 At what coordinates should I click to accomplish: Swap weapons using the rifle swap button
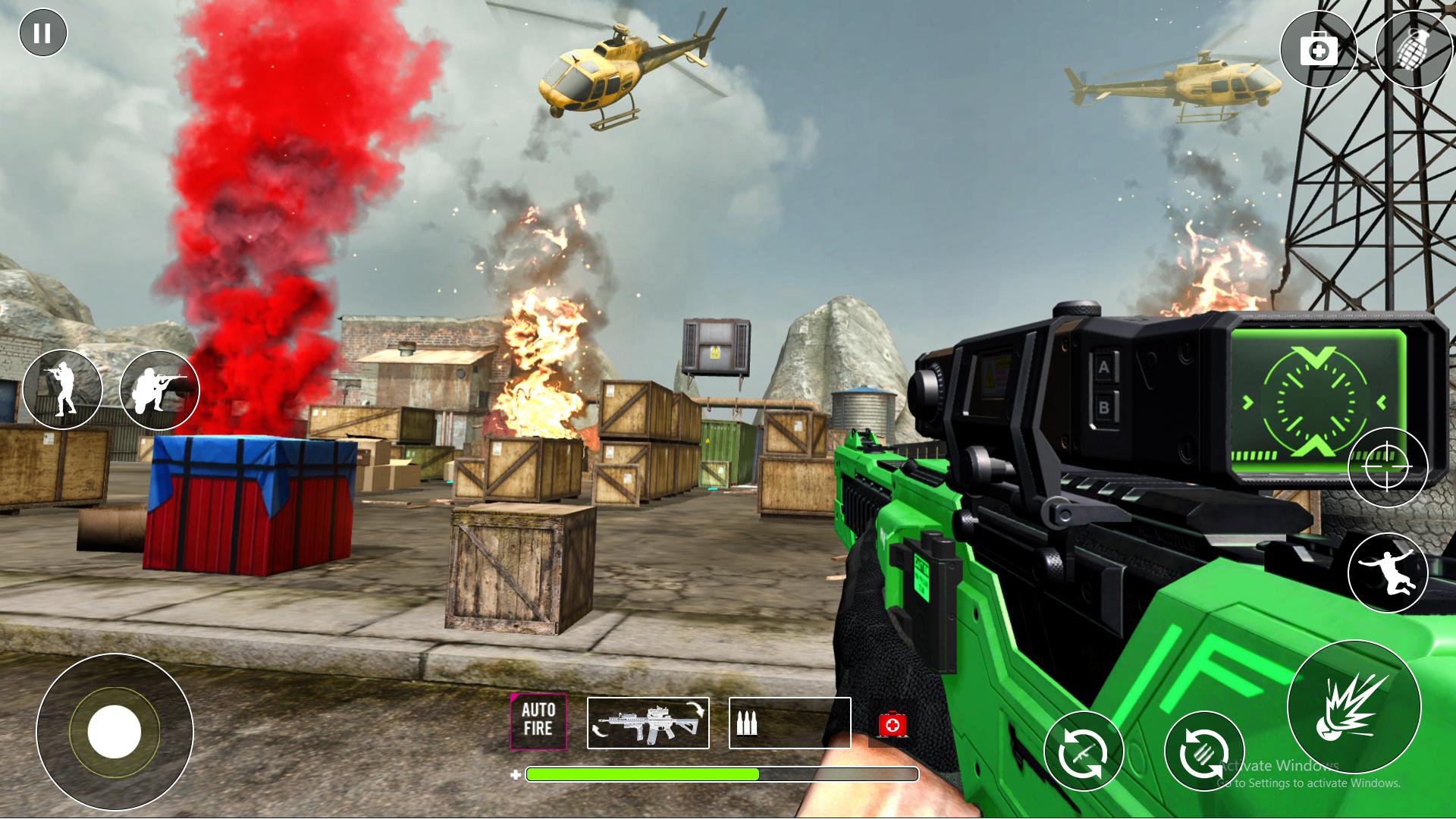pos(1083,752)
